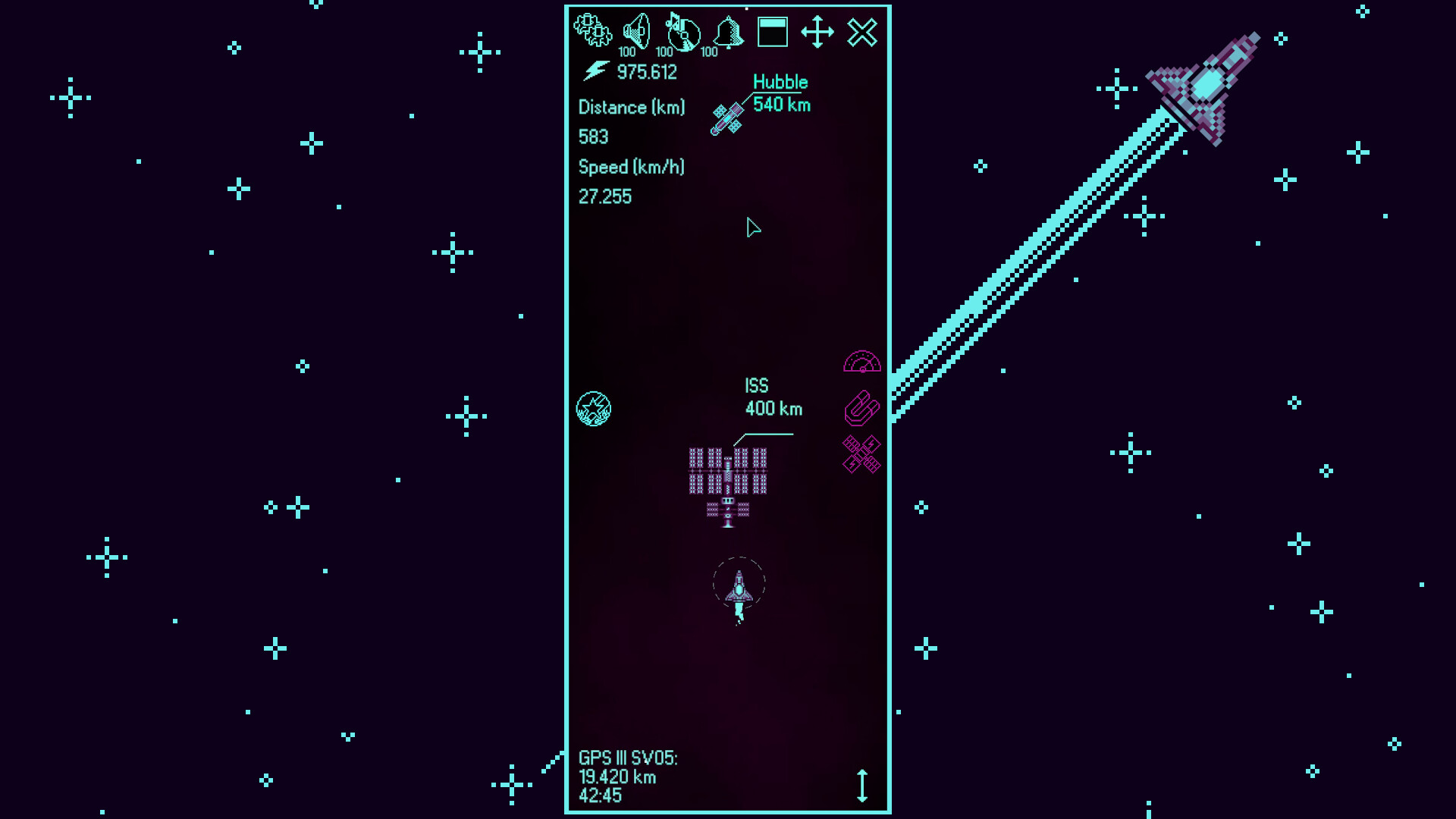Open the settings gears icon
Screen dimensions: 1456x819
pyautogui.click(x=594, y=31)
